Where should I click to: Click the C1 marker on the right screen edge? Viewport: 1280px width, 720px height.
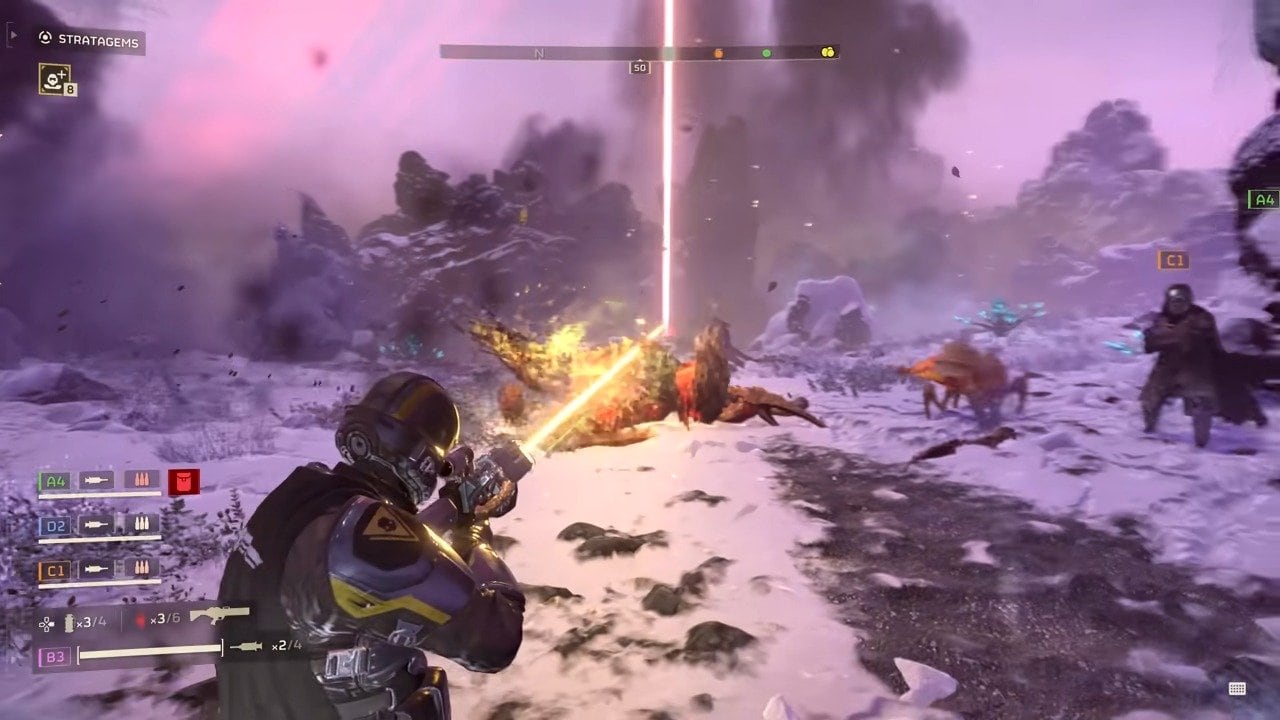point(1175,260)
